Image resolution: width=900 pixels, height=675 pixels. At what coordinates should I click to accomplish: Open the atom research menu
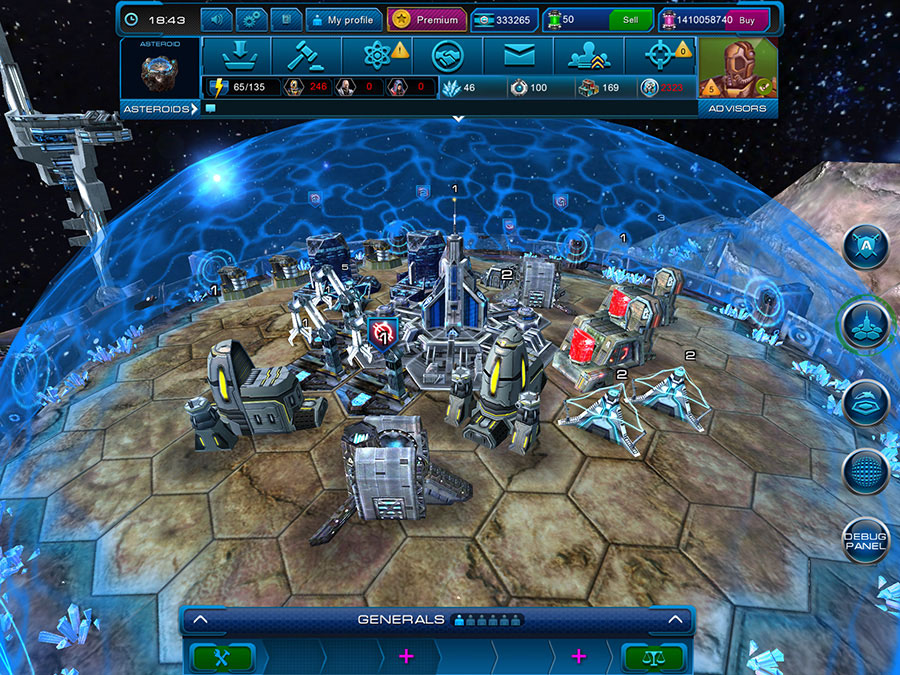click(x=378, y=56)
